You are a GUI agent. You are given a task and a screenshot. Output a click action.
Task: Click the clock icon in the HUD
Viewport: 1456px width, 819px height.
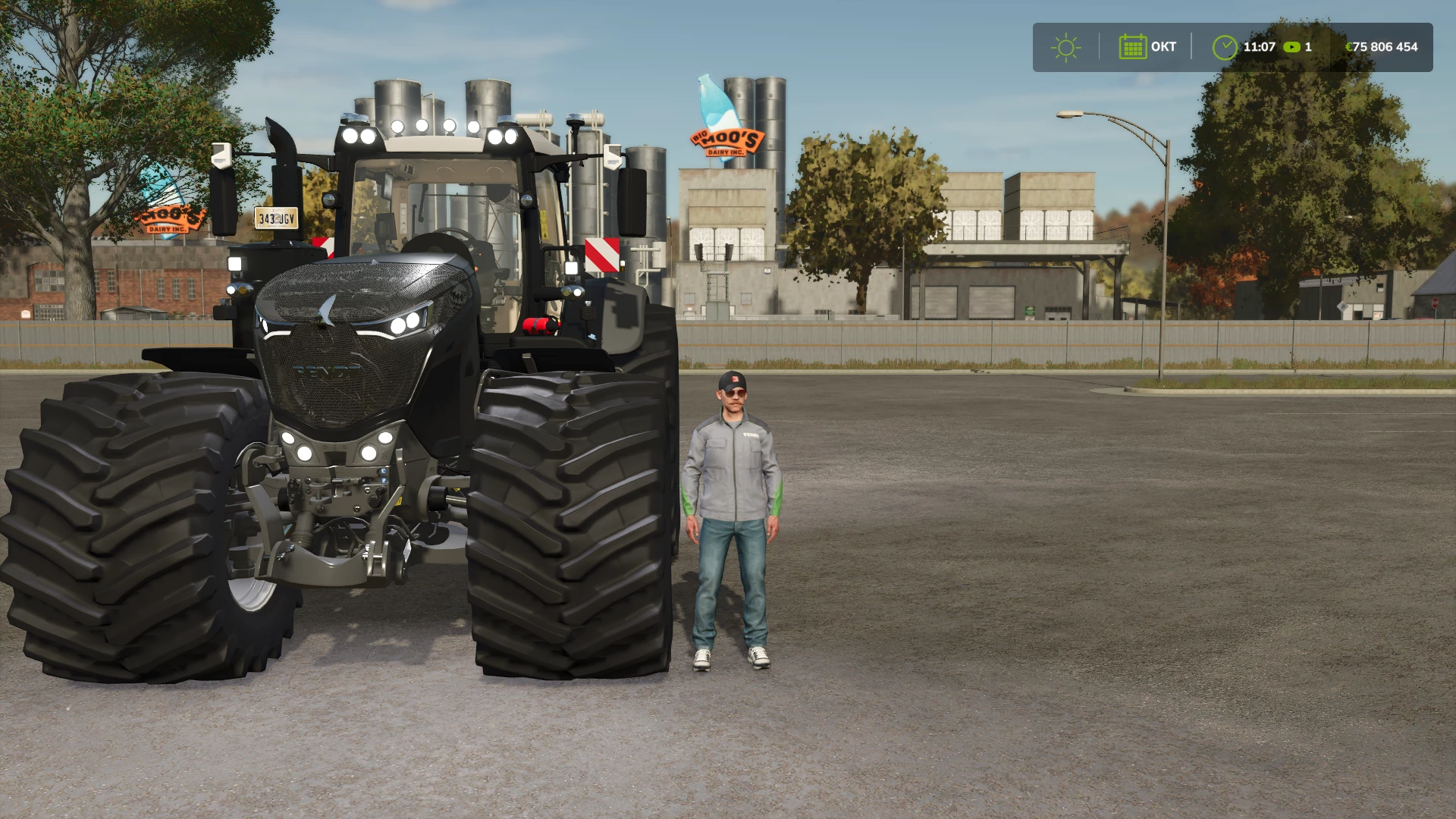(x=1224, y=47)
